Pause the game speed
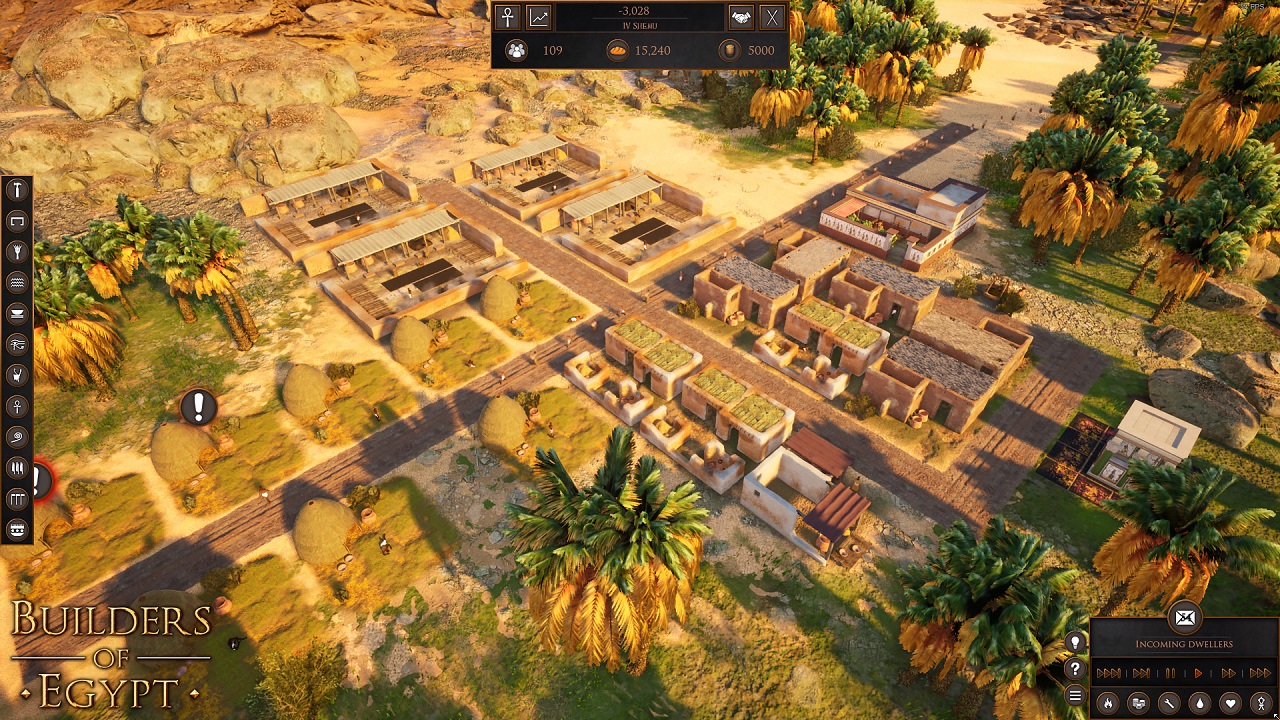Image resolution: width=1280 pixels, height=720 pixels. pos(1170,673)
